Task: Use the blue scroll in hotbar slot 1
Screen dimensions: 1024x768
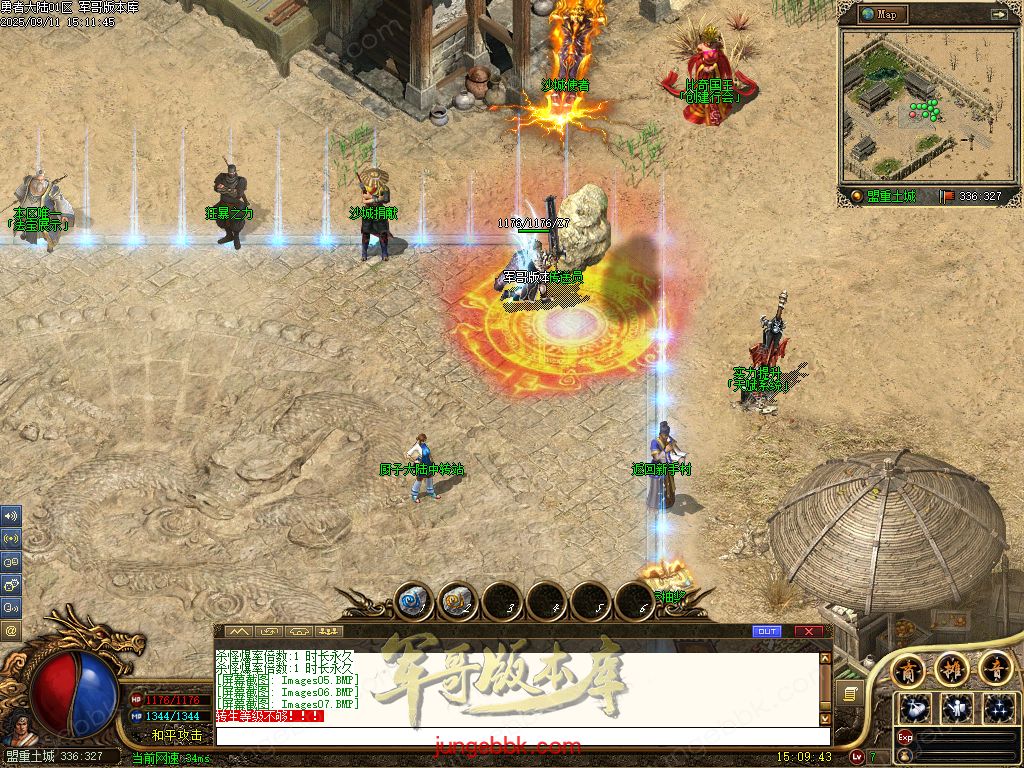Action: (414, 602)
